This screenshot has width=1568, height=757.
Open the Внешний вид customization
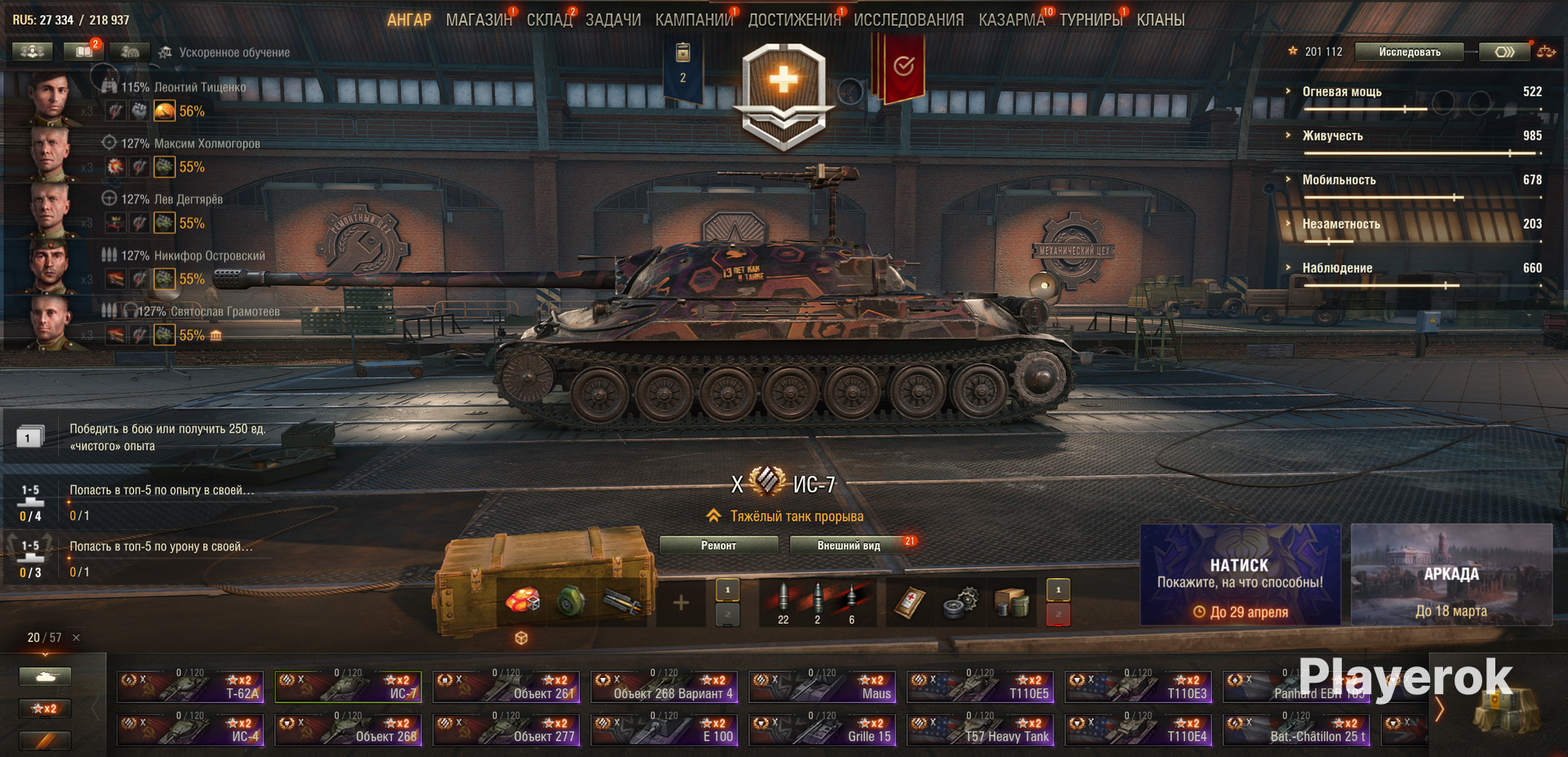tap(849, 545)
